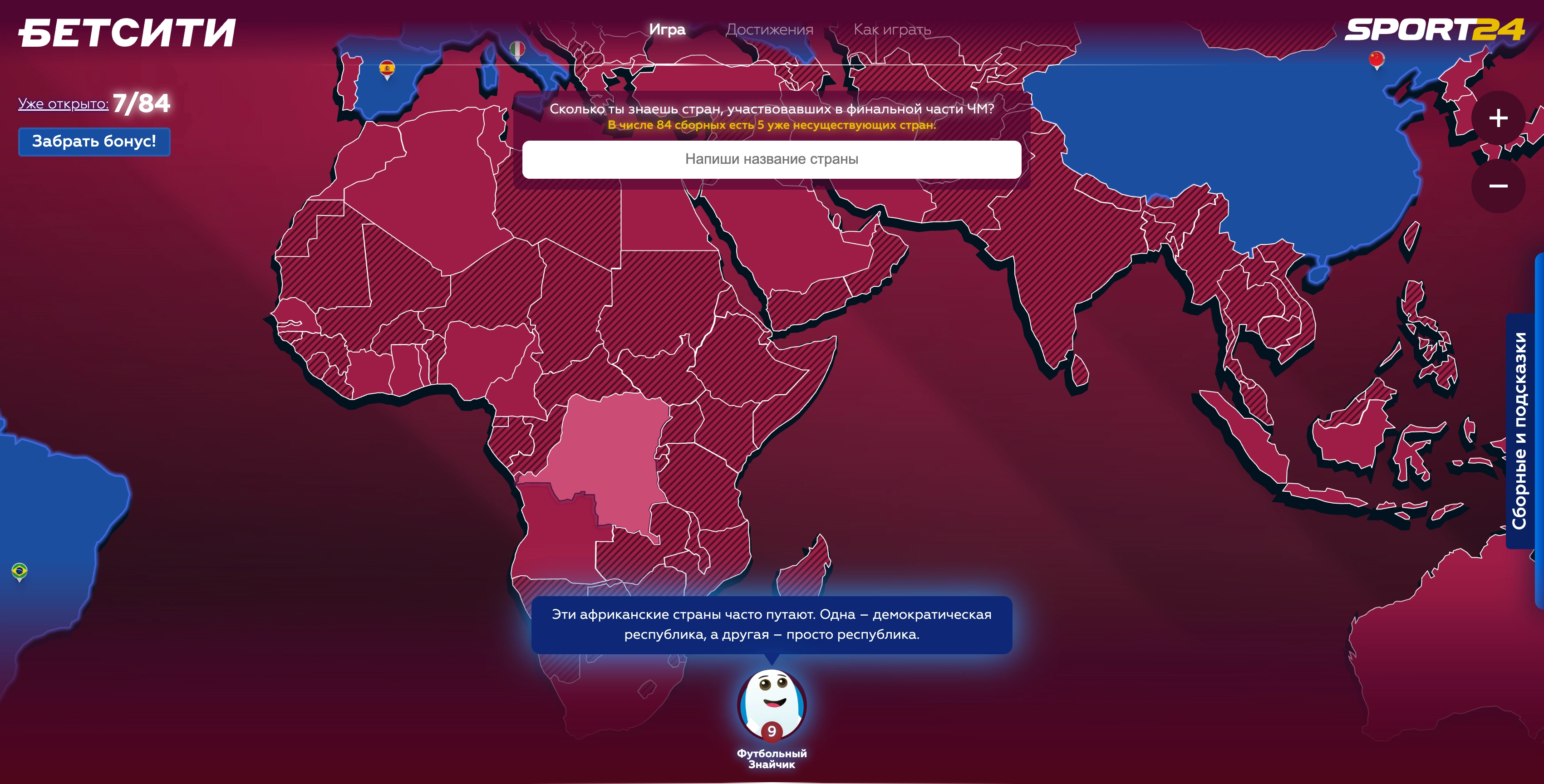
Task: Select the China flag map marker
Action: 1376,59
